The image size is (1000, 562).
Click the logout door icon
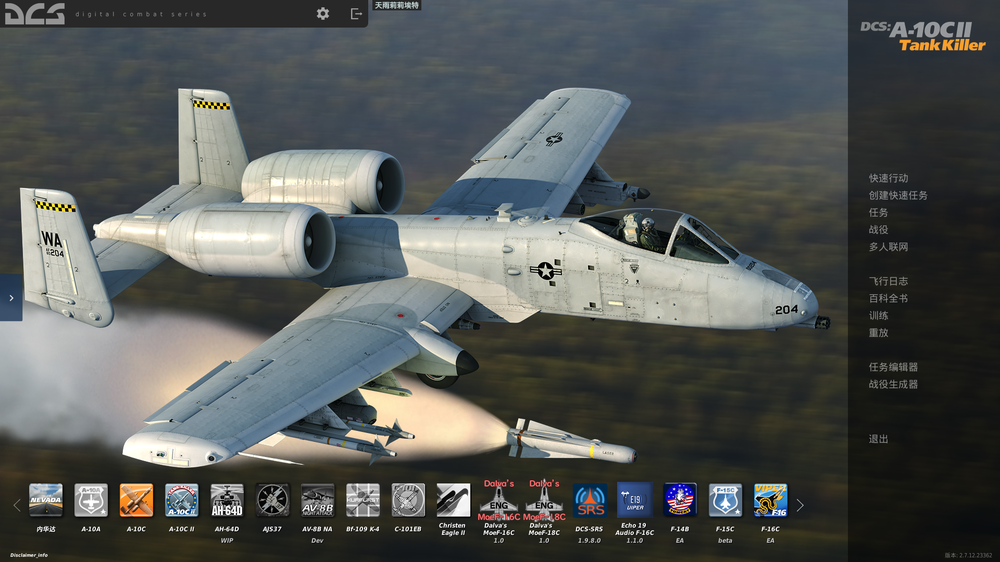tap(356, 13)
